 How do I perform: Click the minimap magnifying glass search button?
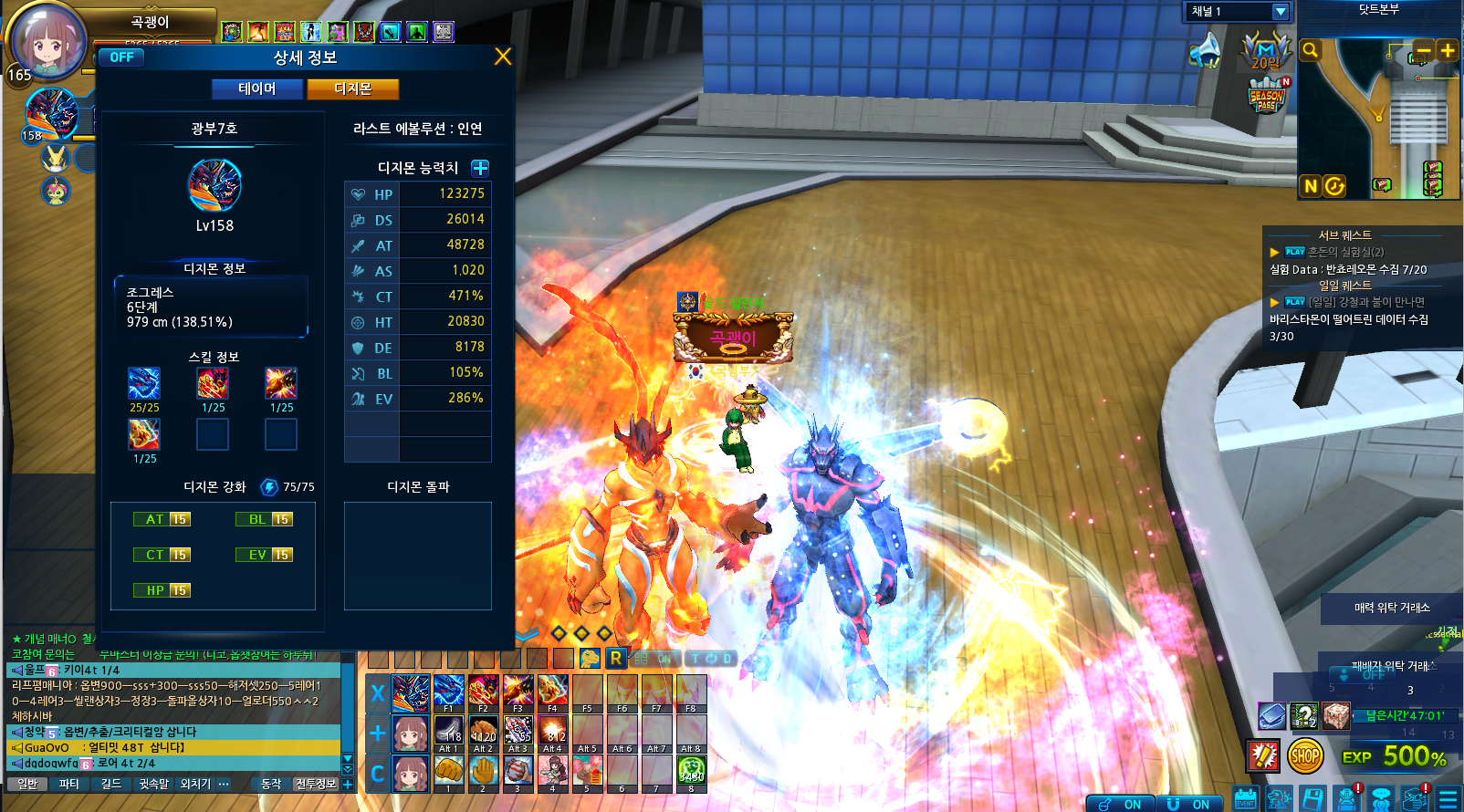(x=1310, y=50)
